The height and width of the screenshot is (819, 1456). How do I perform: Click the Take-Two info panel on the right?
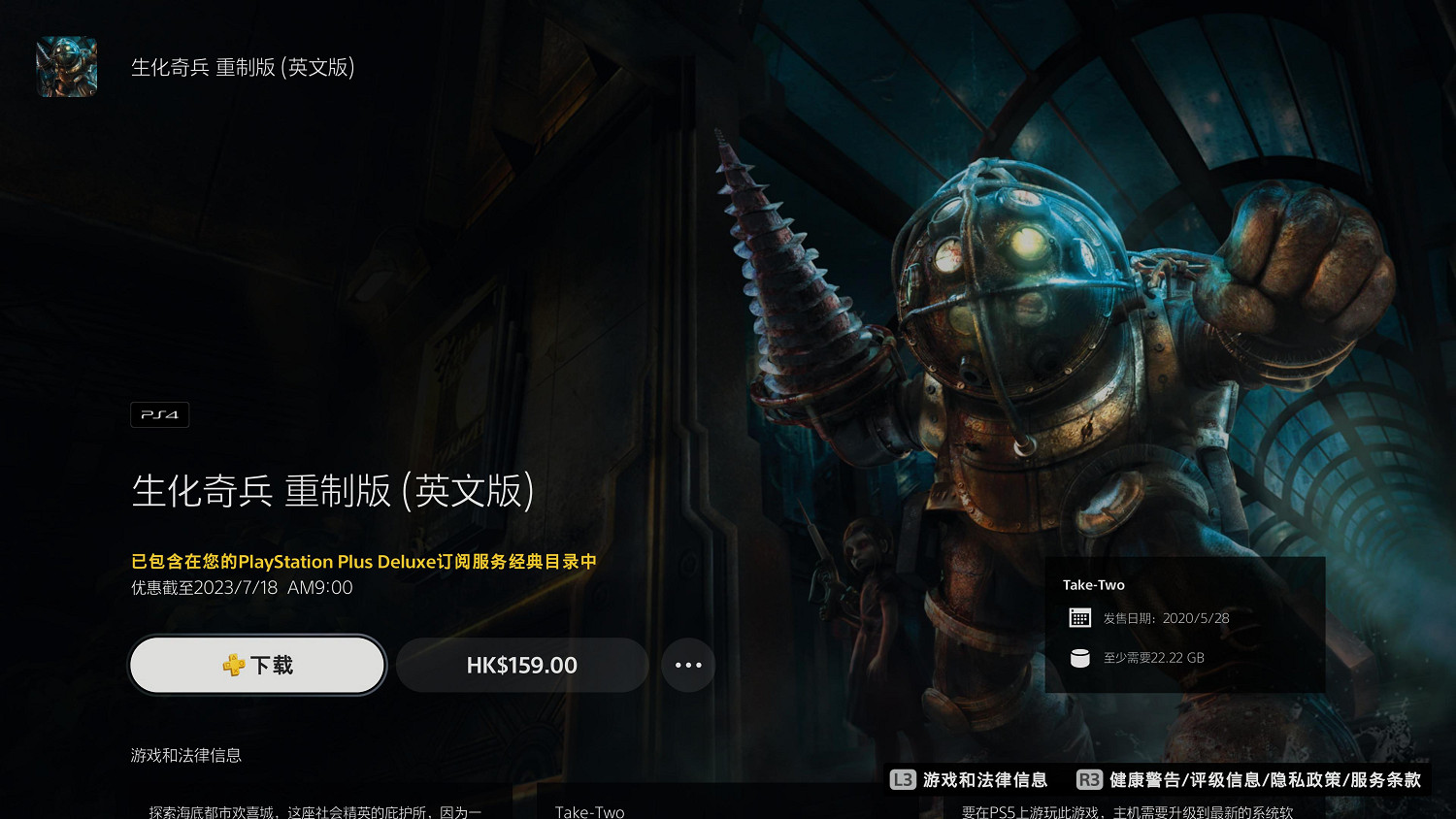click(1184, 625)
